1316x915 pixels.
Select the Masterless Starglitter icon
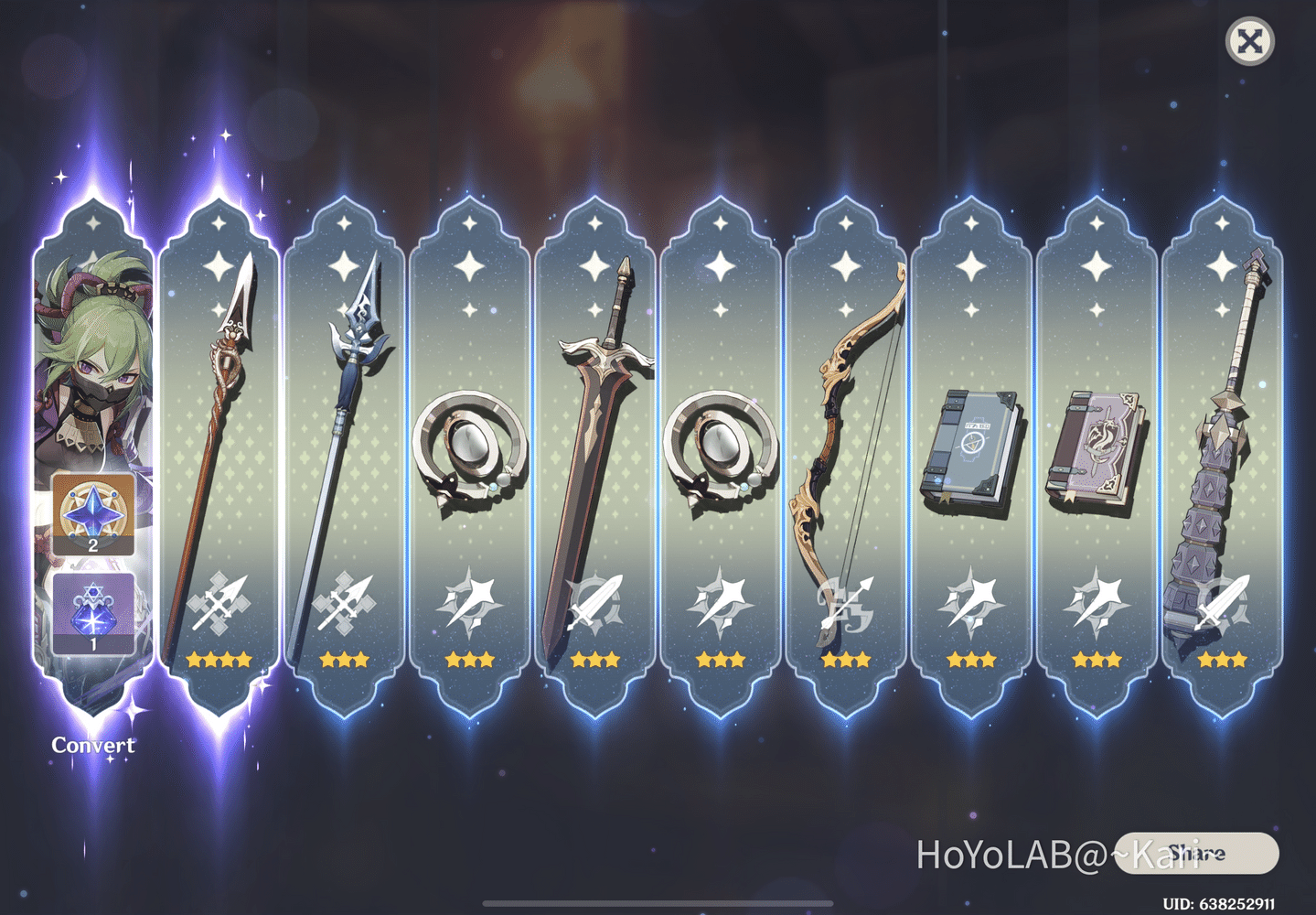click(x=91, y=512)
